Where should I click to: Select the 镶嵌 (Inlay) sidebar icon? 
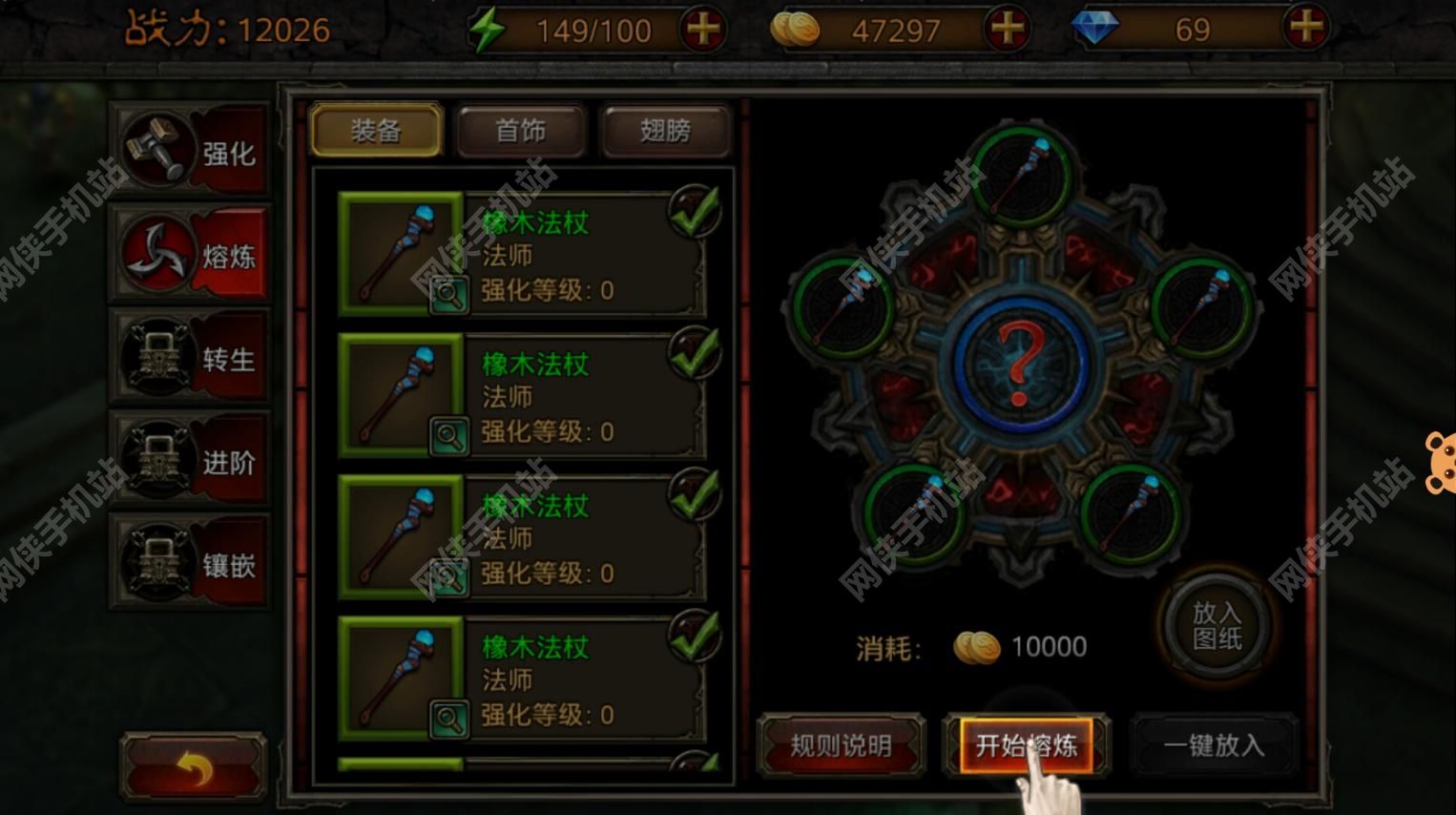pos(157,564)
